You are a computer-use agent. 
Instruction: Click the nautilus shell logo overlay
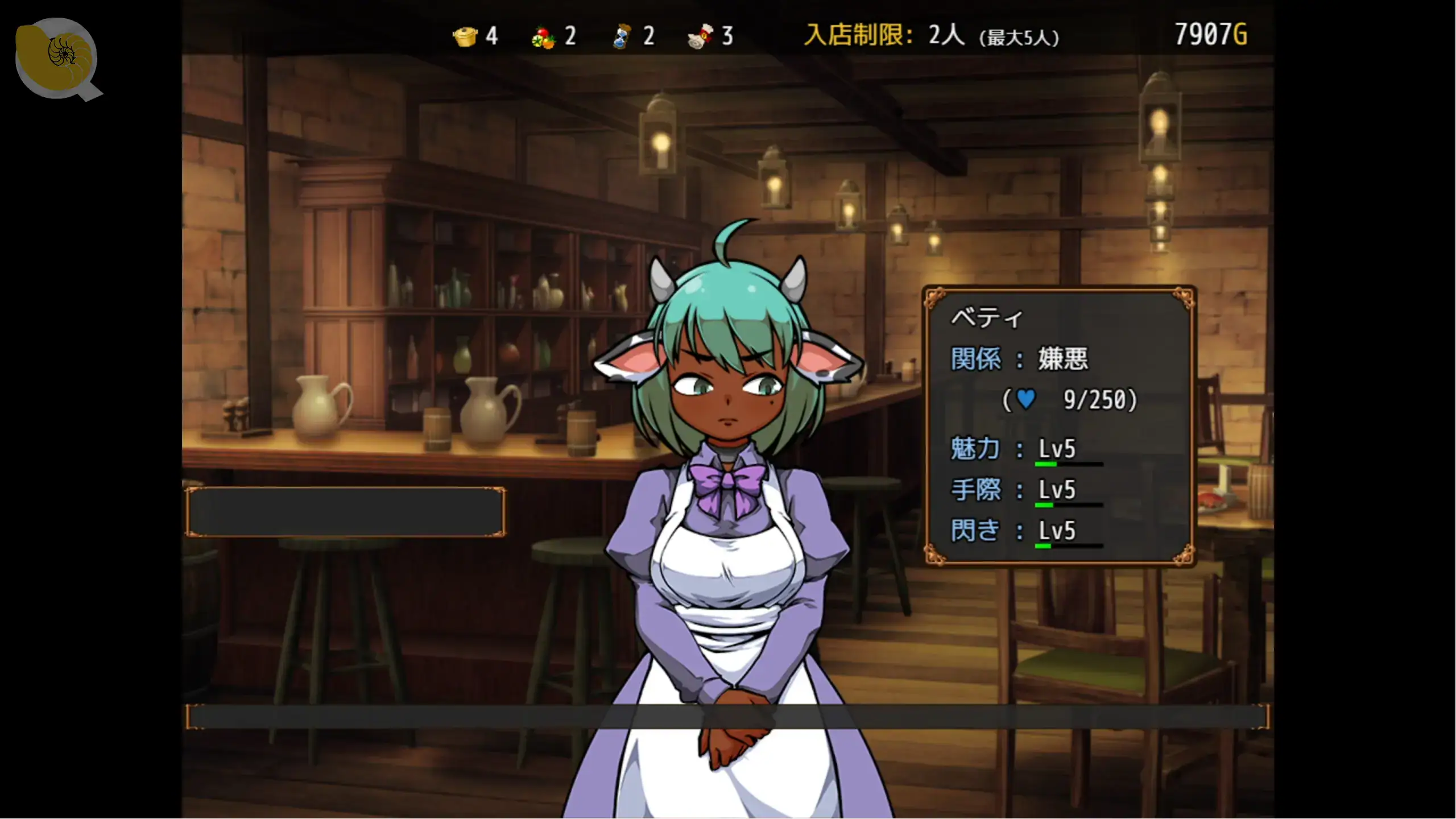[57, 58]
